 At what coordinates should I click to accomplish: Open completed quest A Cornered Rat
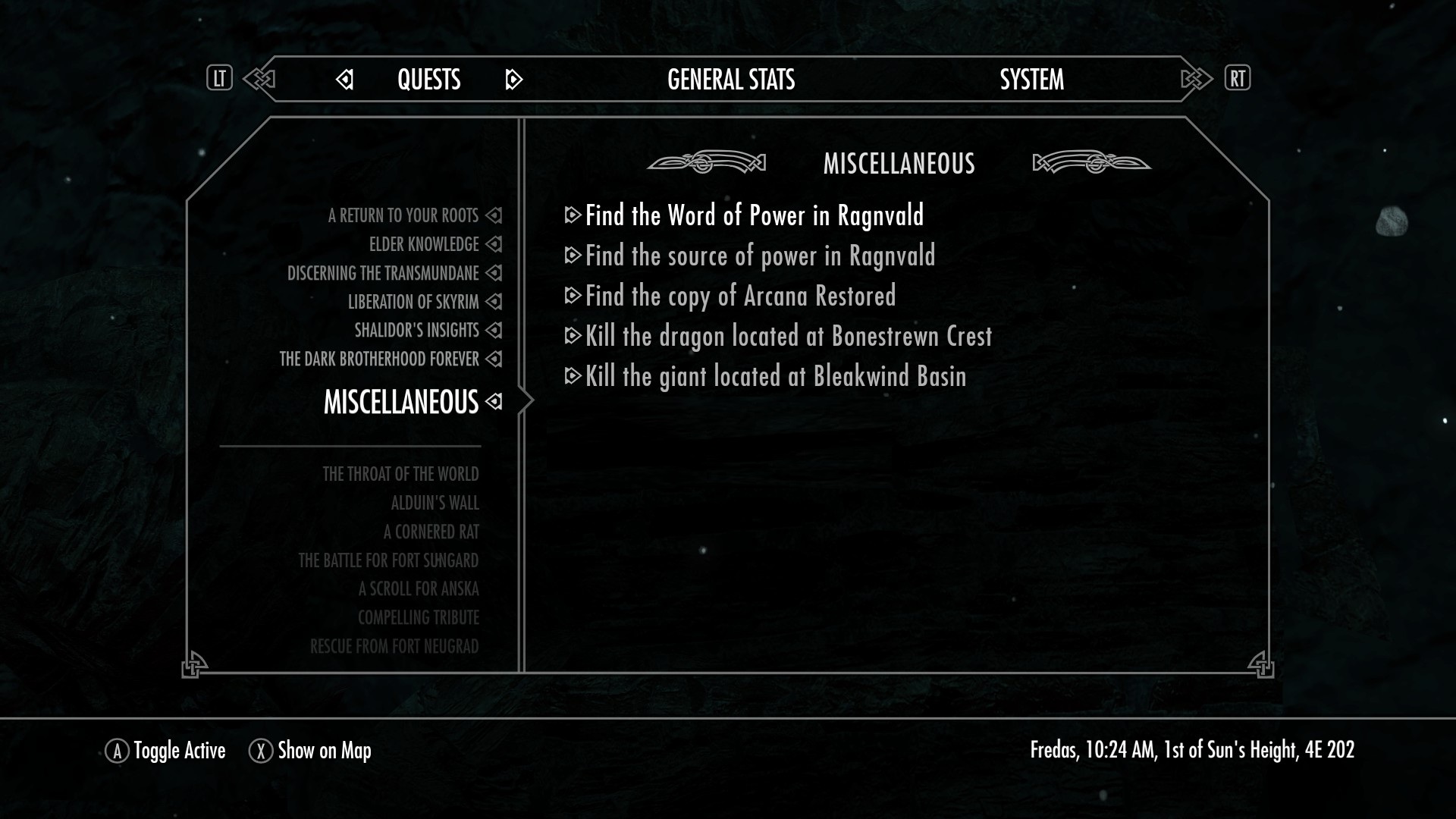pos(431,532)
